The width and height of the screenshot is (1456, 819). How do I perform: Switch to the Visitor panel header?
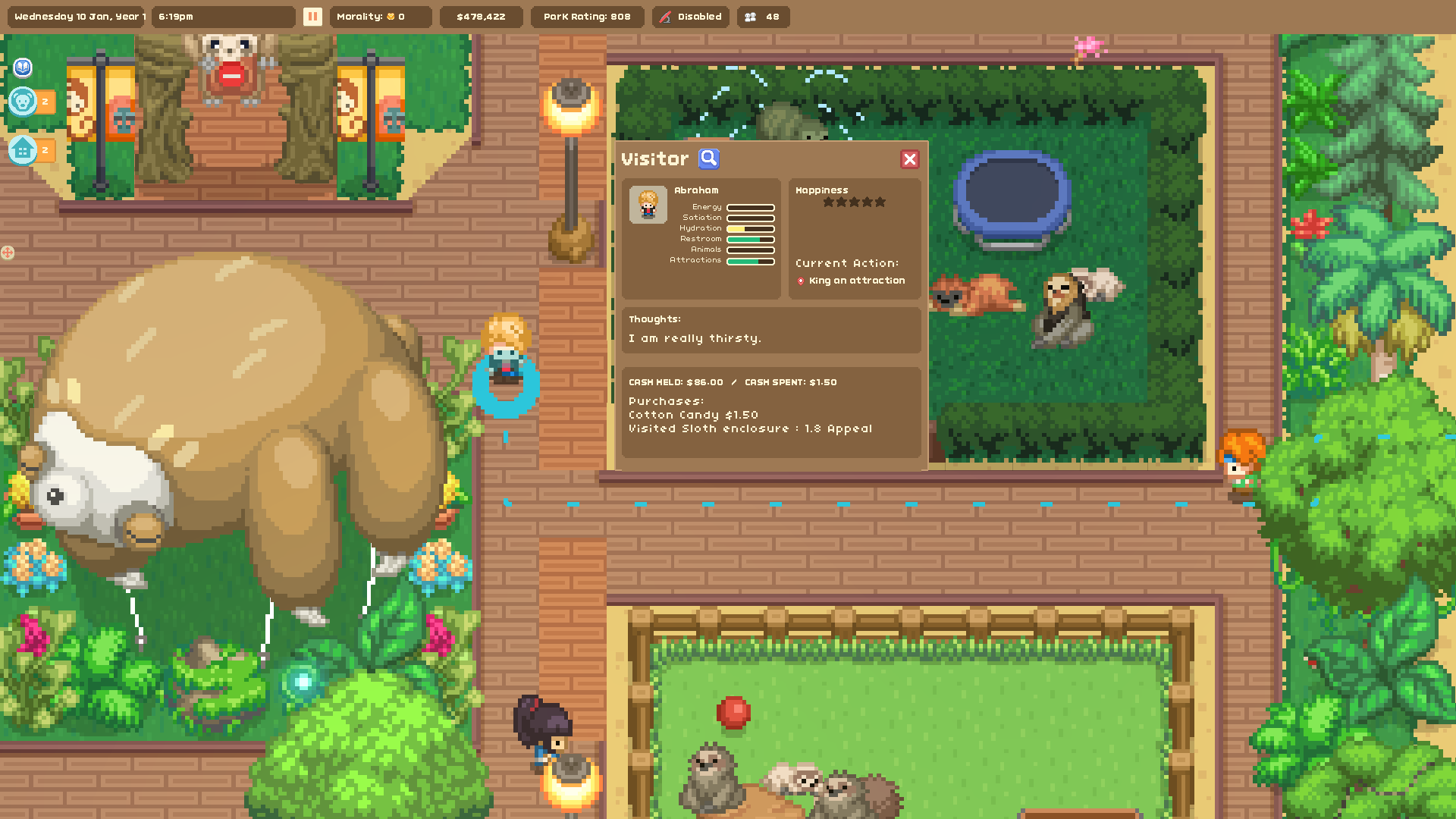[654, 159]
